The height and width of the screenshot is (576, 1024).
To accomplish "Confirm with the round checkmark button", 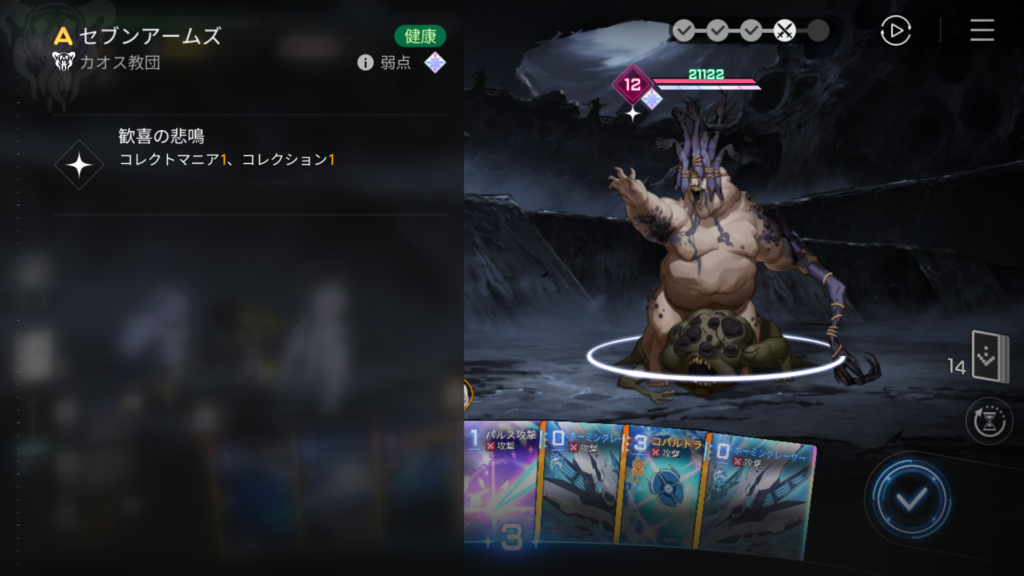I will tap(908, 499).
